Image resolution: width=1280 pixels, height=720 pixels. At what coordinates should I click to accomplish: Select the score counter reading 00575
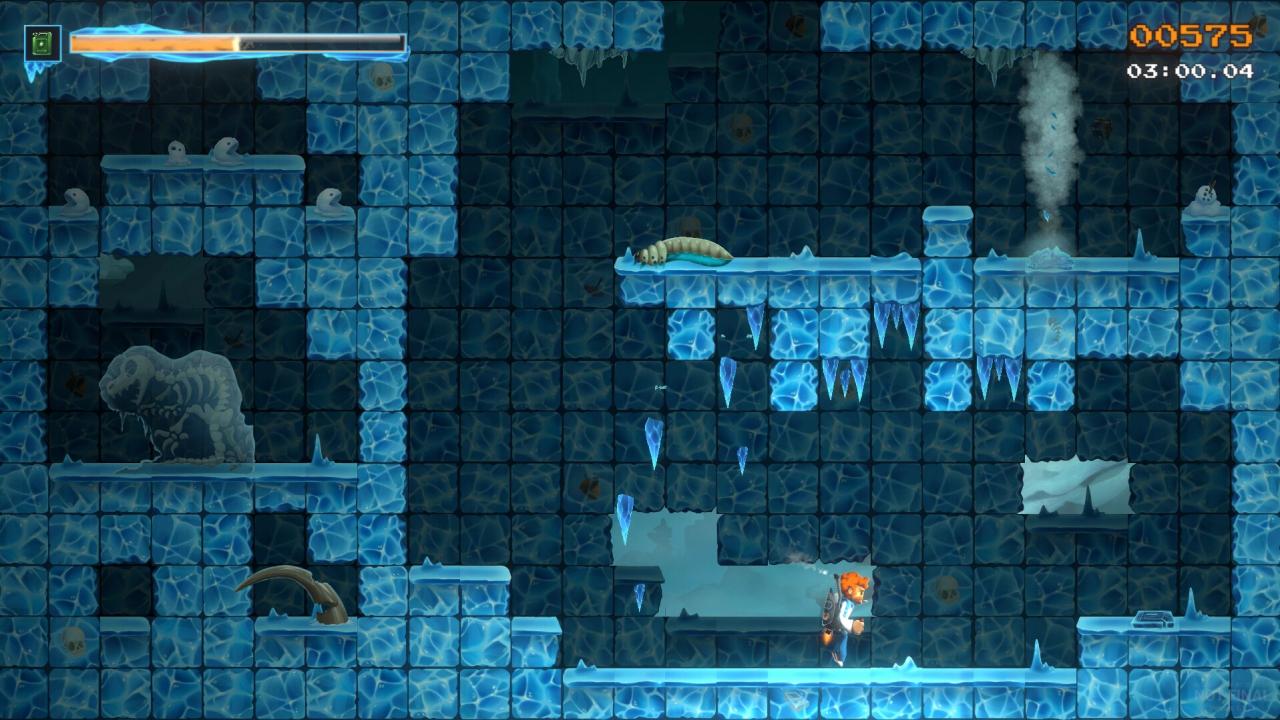(1190, 35)
